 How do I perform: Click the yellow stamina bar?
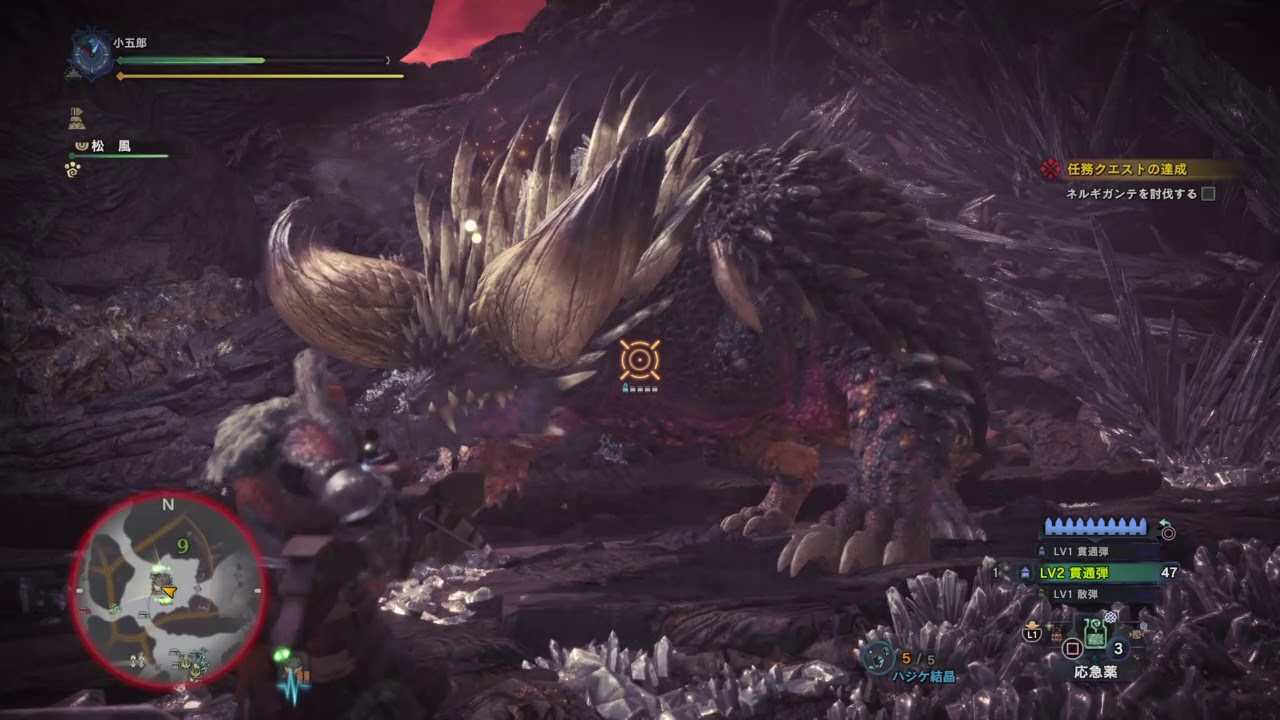coord(262,76)
